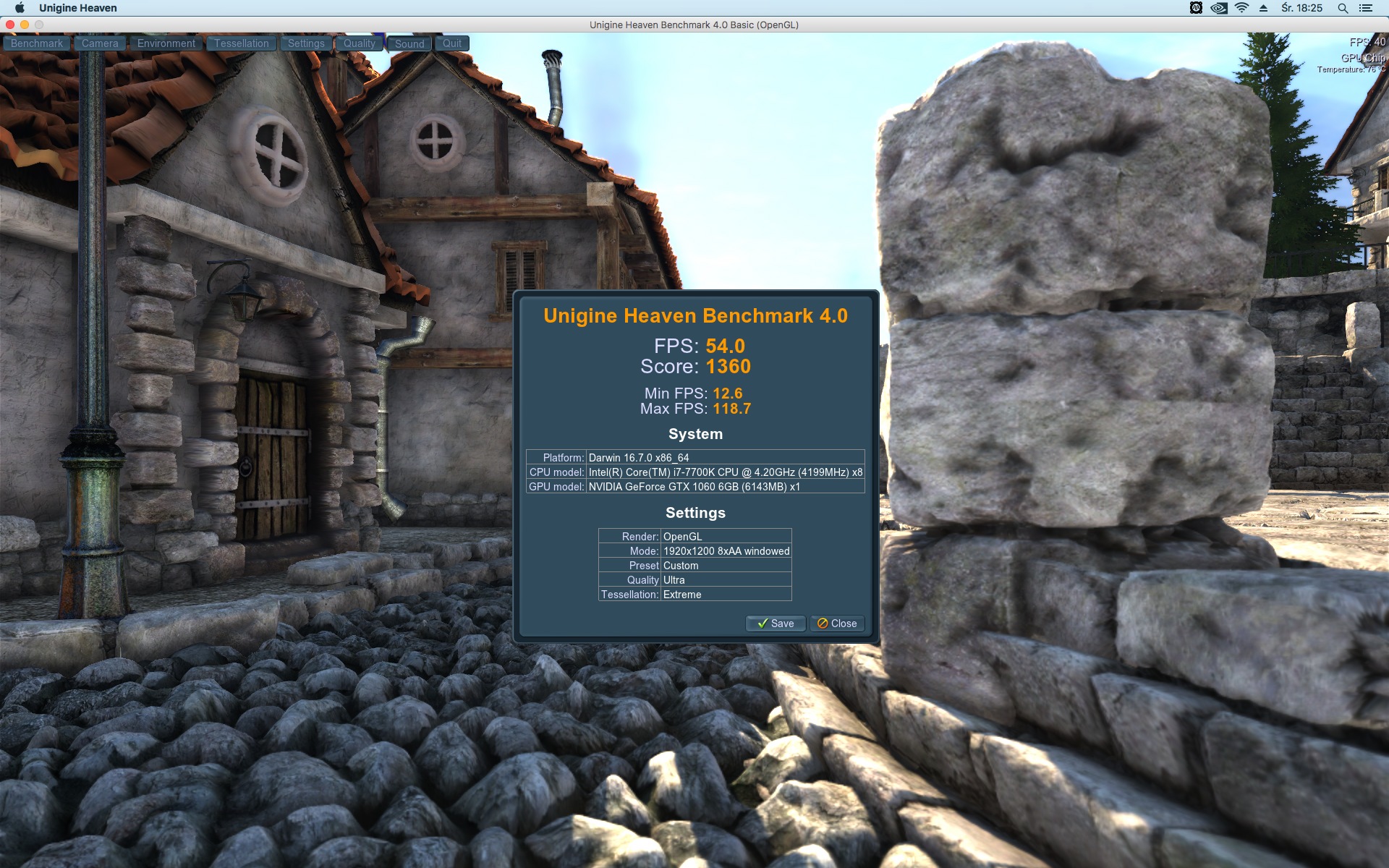Toggle the Tessellation button
Viewport: 1389px width, 868px height.
pos(241,43)
